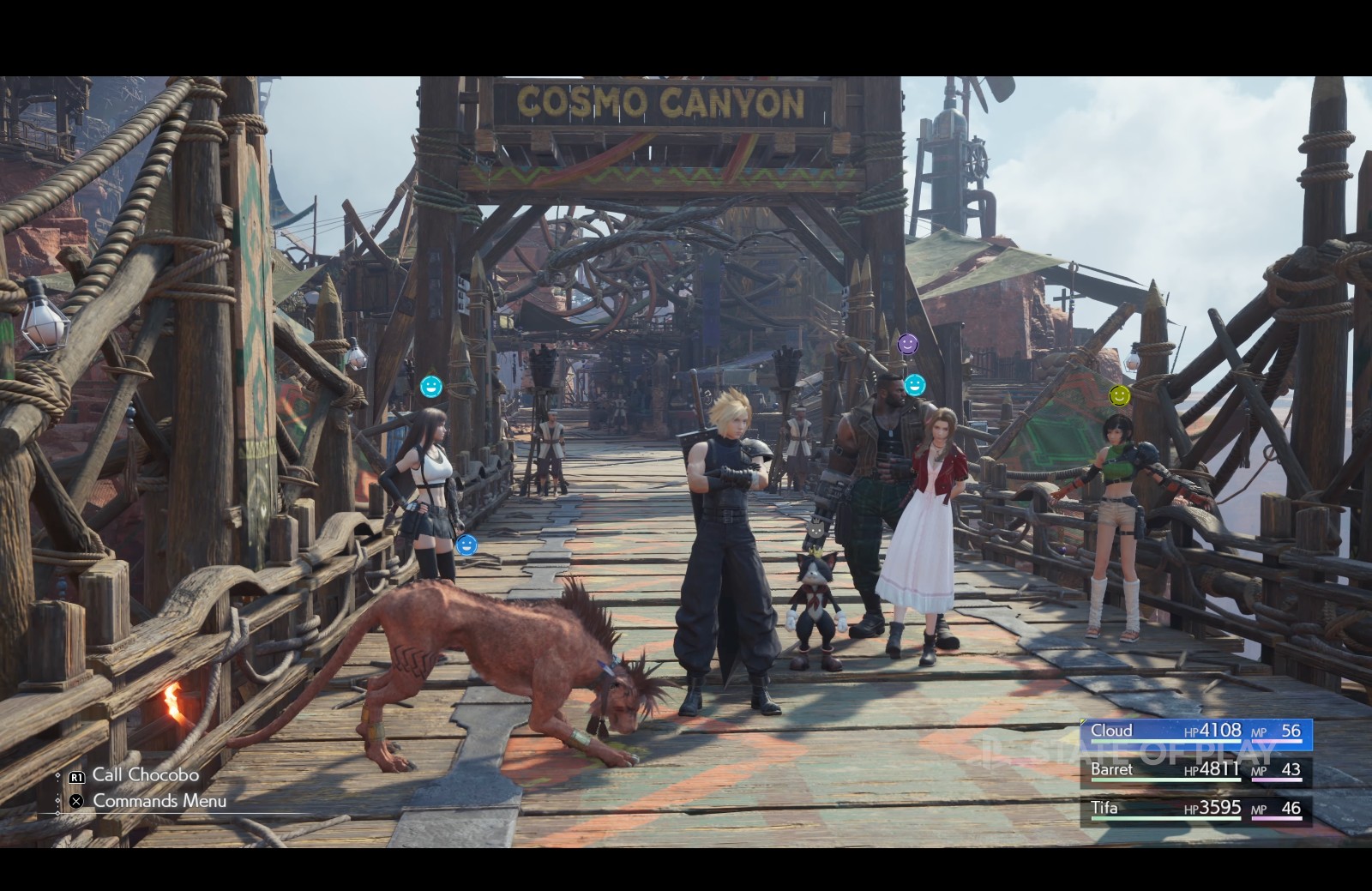Image resolution: width=1372 pixels, height=891 pixels.
Task: Select Tifa's party status row
Action: (1196, 809)
